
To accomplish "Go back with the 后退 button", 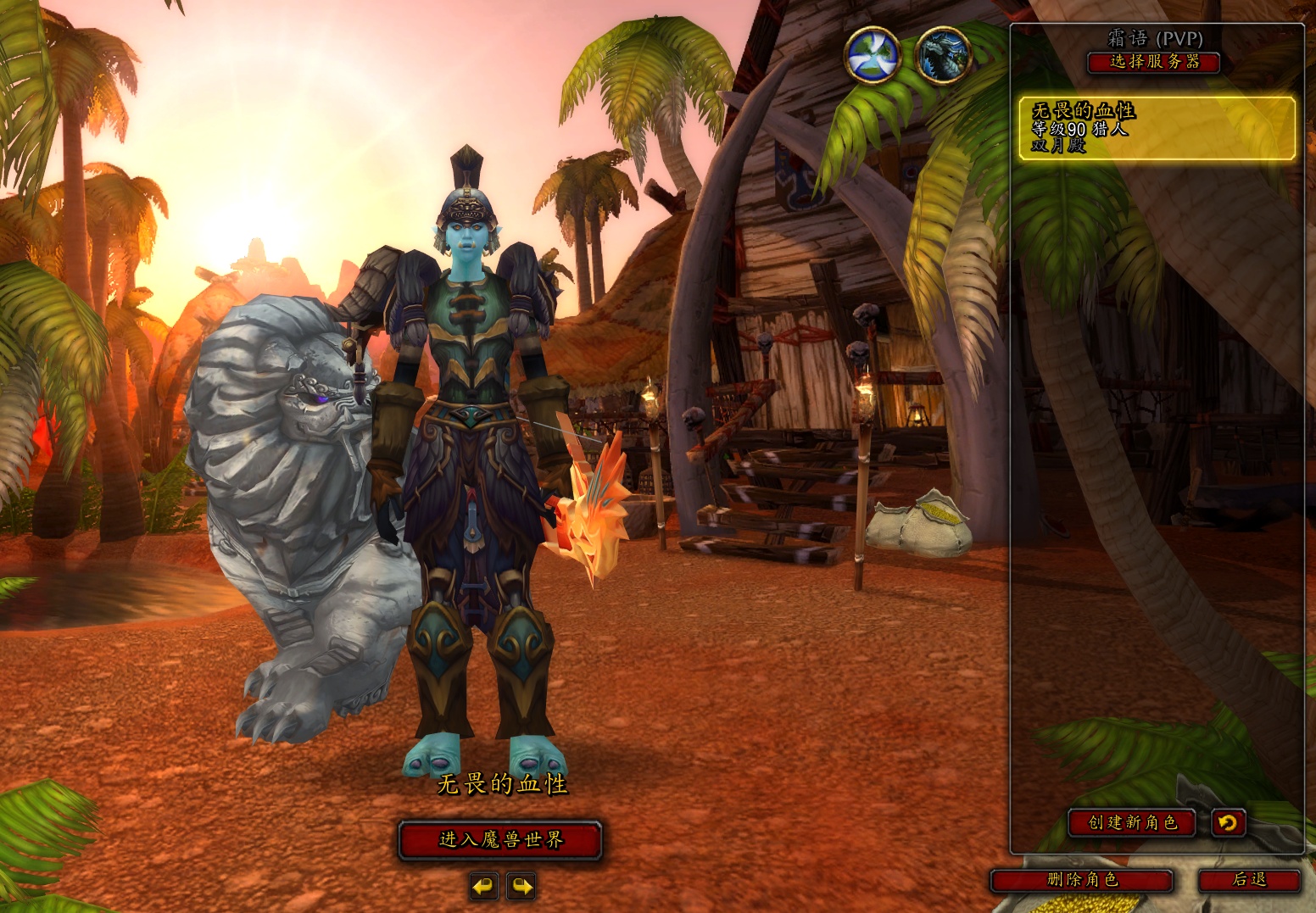I will 1249,880.
